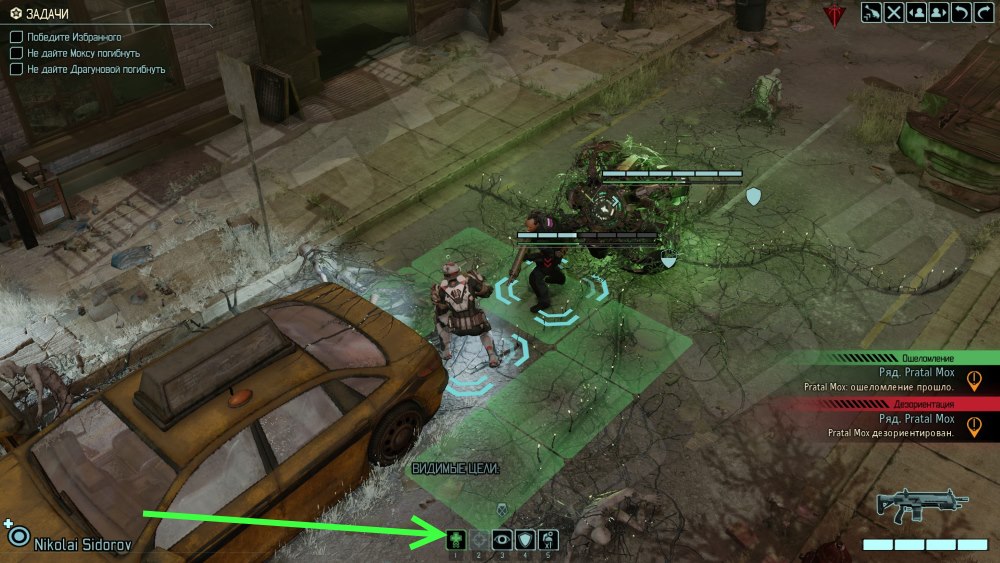This screenshot has height=563, width=1000.
Task: Switch to the next soldier
Action: click(939, 13)
